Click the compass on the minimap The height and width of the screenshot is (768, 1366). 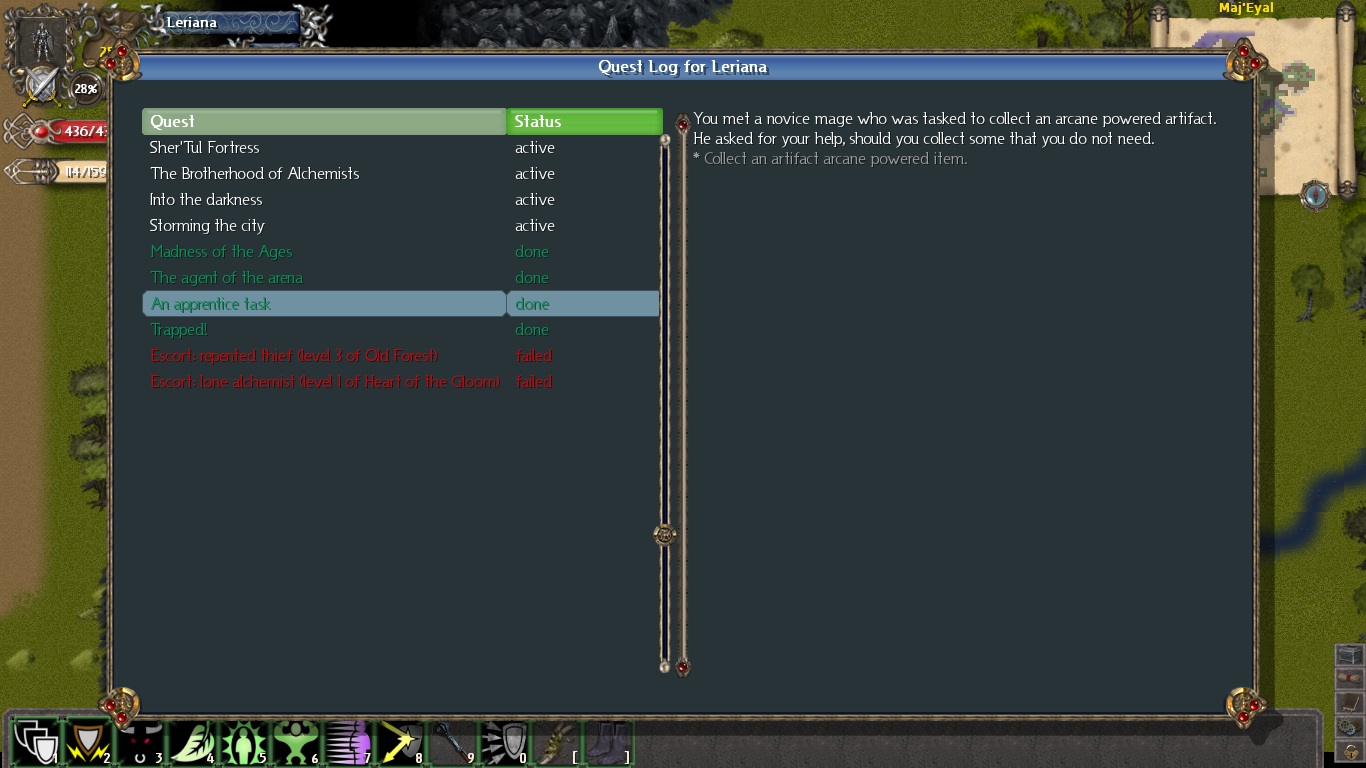point(1314,195)
